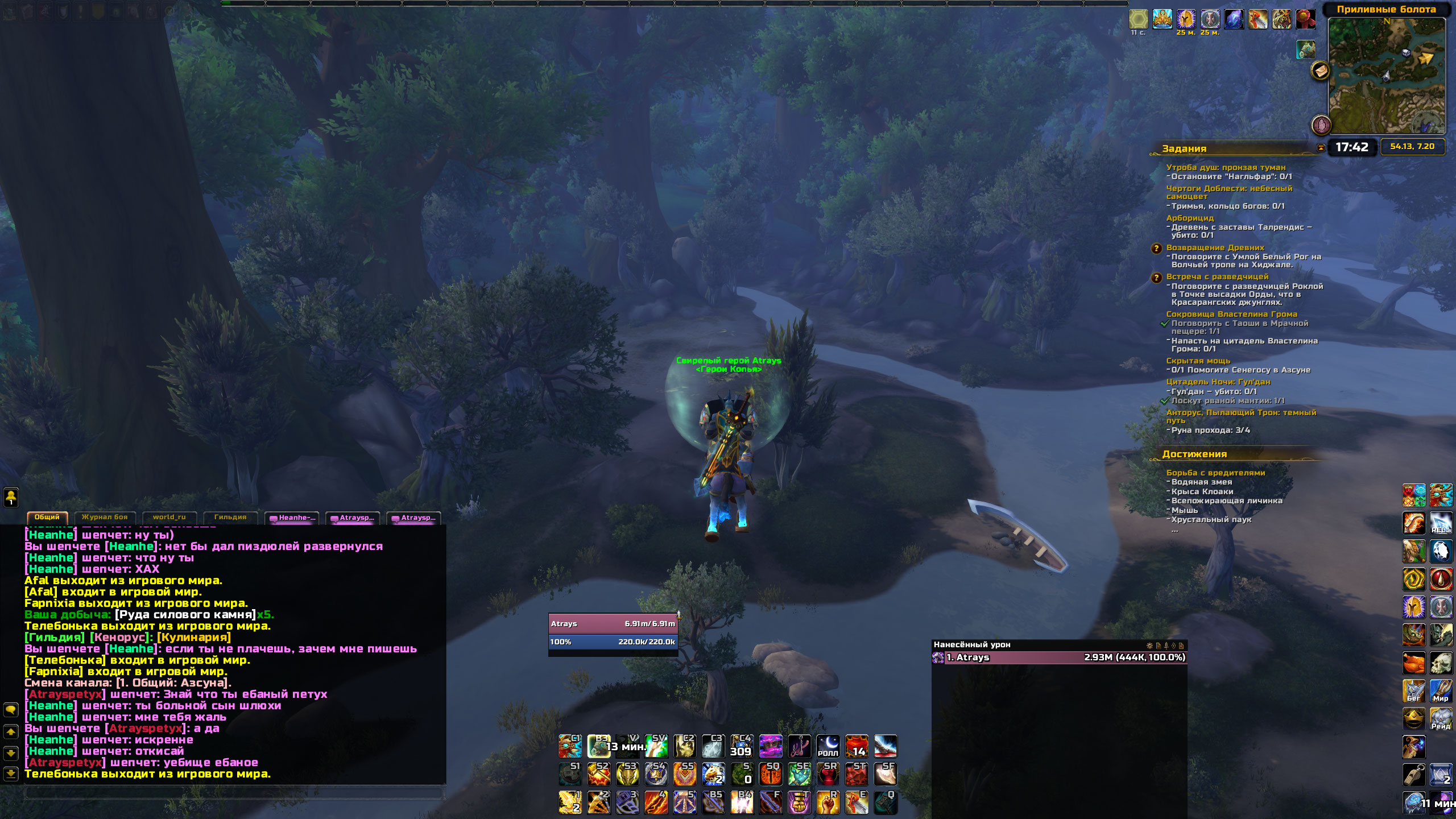Use the red potion with 14 charges
Viewport: 1456px width, 819px height.
click(x=856, y=746)
